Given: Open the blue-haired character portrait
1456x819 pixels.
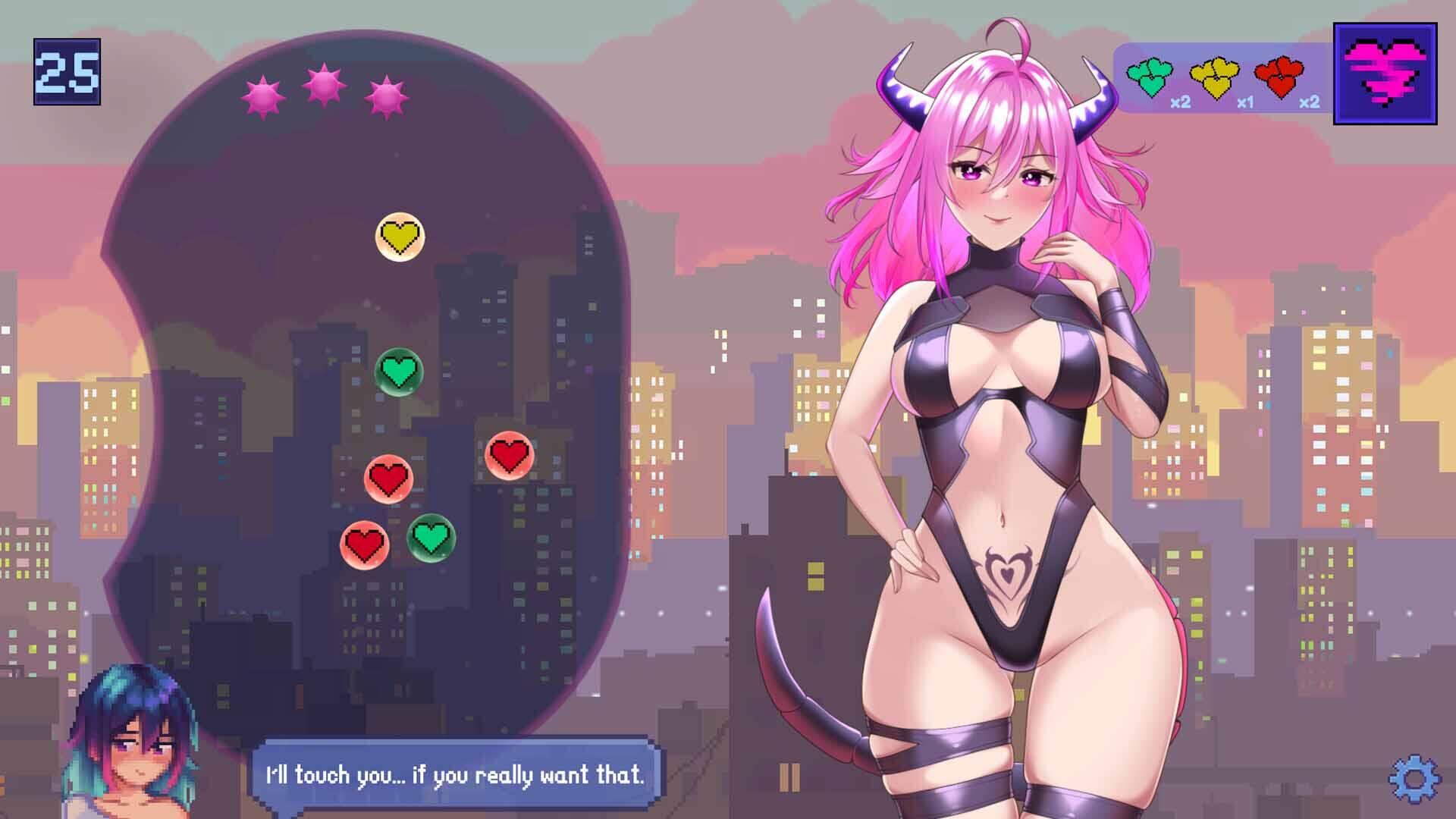Looking at the screenshot, I should (x=129, y=736).
